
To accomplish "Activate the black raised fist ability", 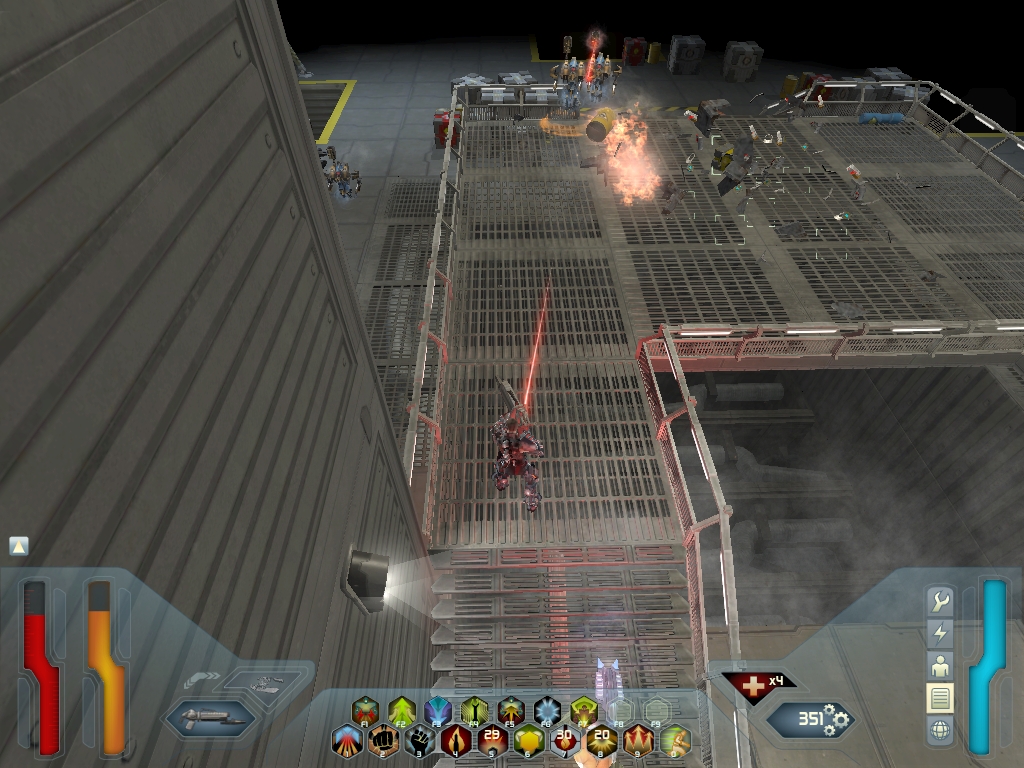I will [x=420, y=741].
